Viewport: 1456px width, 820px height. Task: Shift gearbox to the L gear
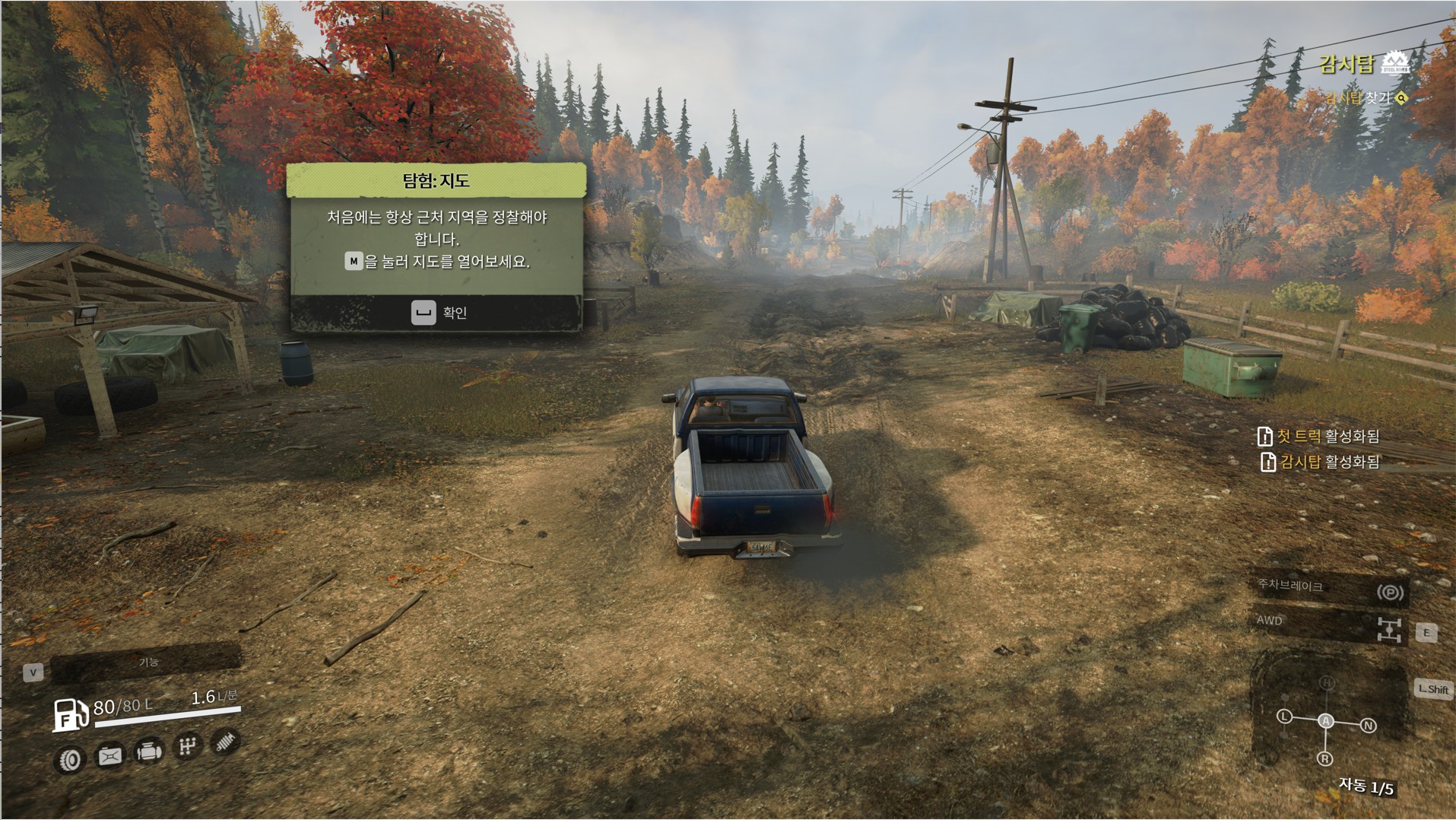coord(1284,717)
